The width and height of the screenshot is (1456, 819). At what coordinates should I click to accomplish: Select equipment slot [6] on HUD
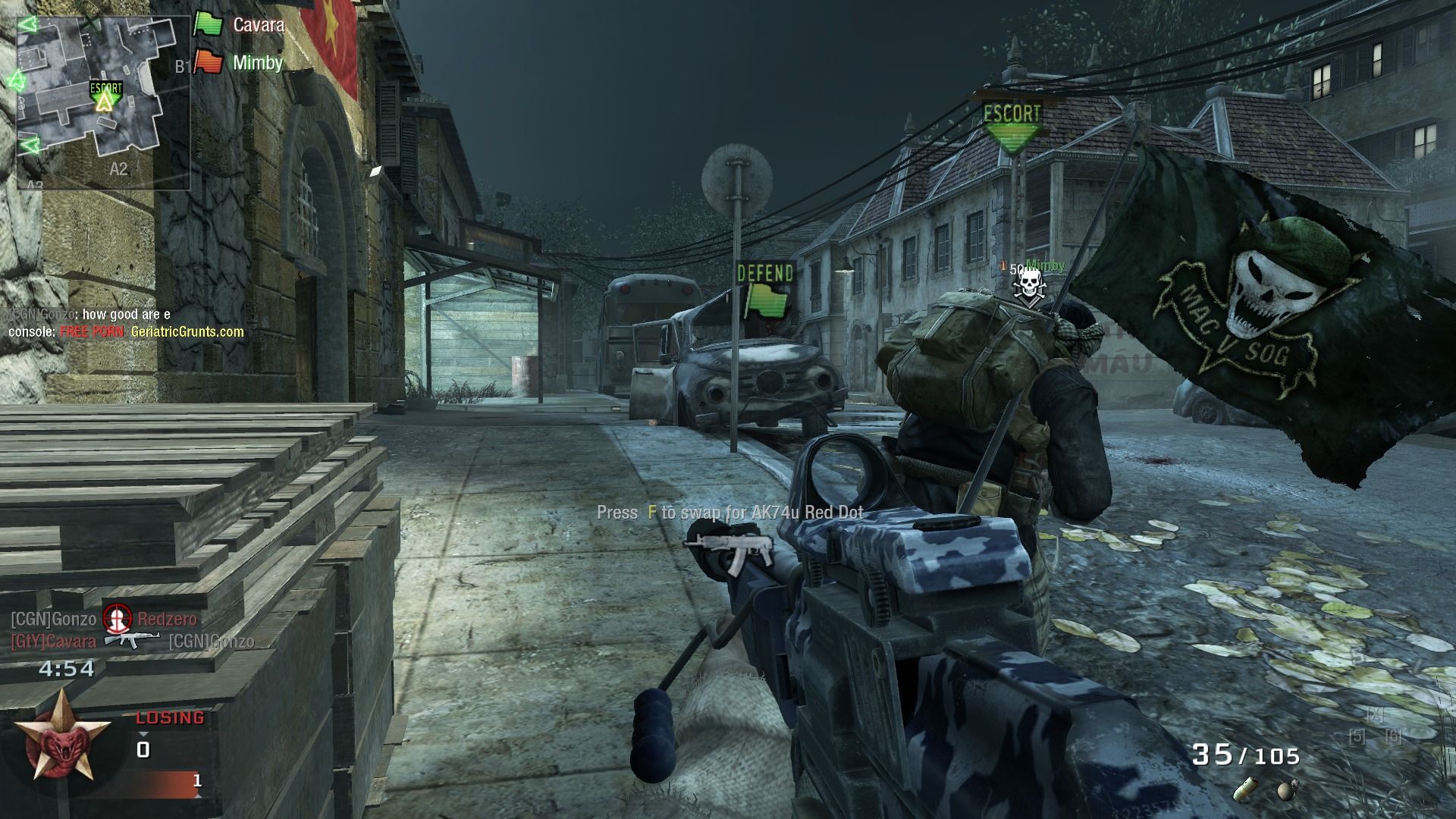click(x=1393, y=736)
